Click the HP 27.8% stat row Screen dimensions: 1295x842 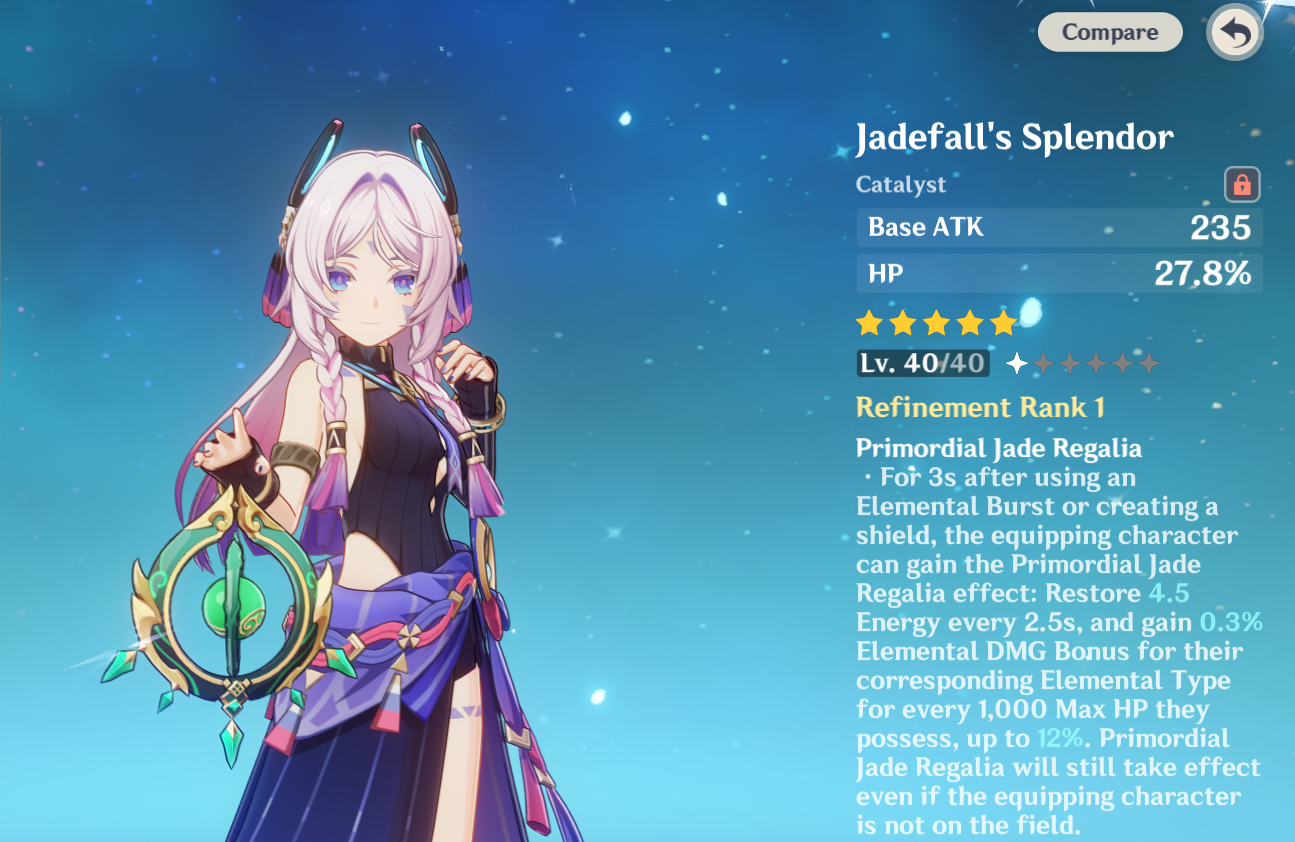[1059, 273]
